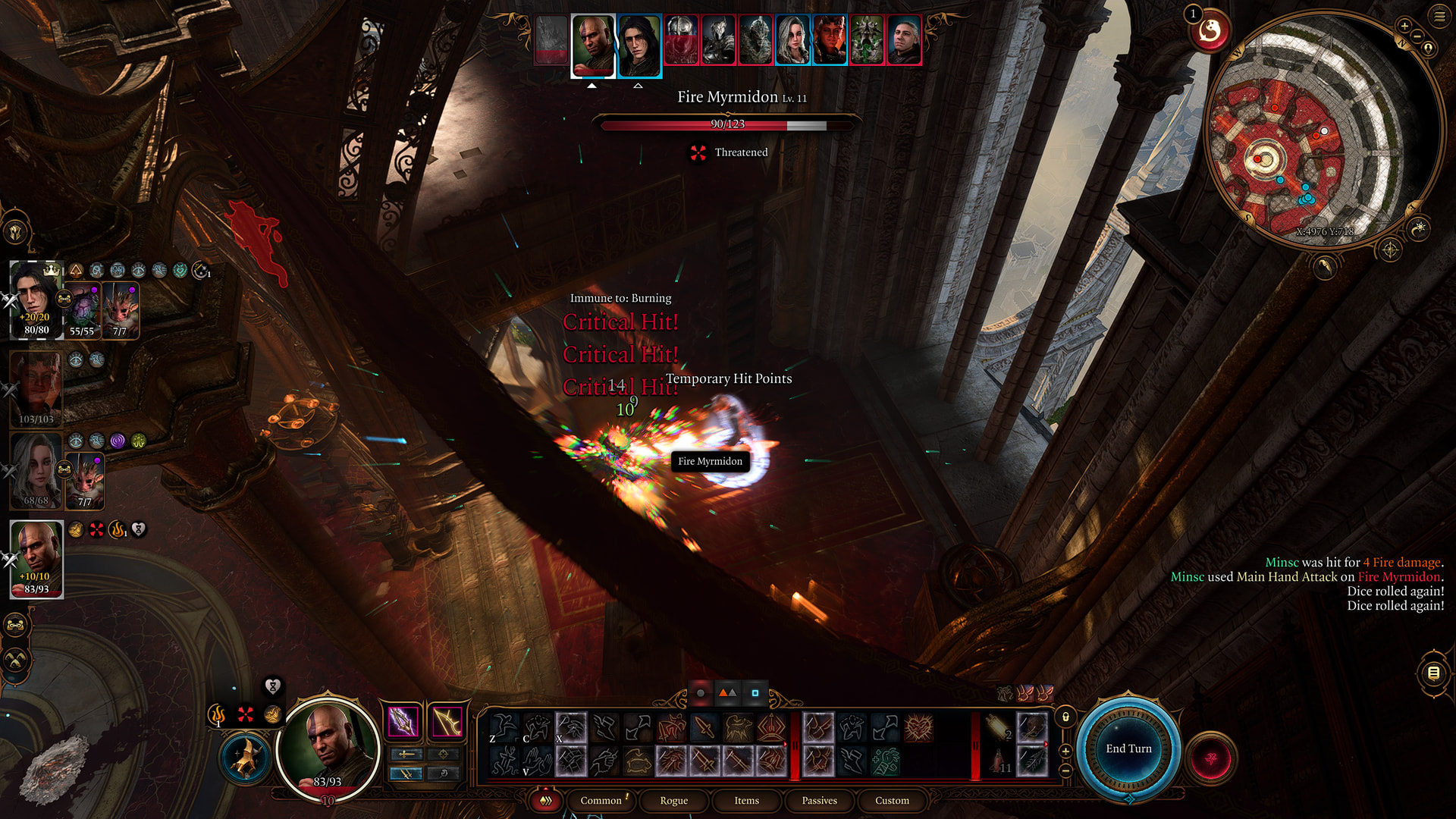Click Minsc's portrait in the turn order

coord(592,44)
